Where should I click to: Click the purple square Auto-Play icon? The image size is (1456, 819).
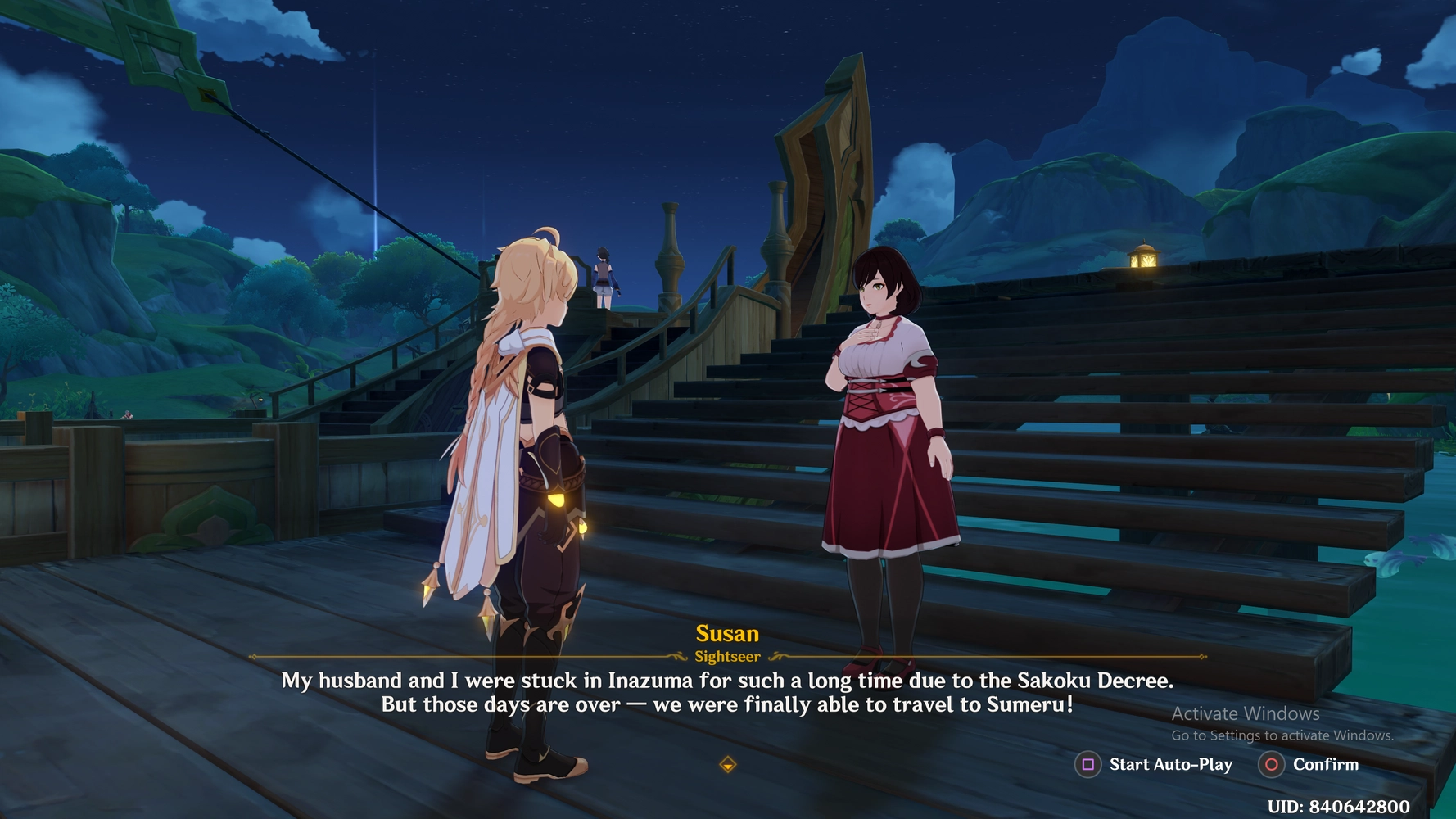click(x=1087, y=765)
